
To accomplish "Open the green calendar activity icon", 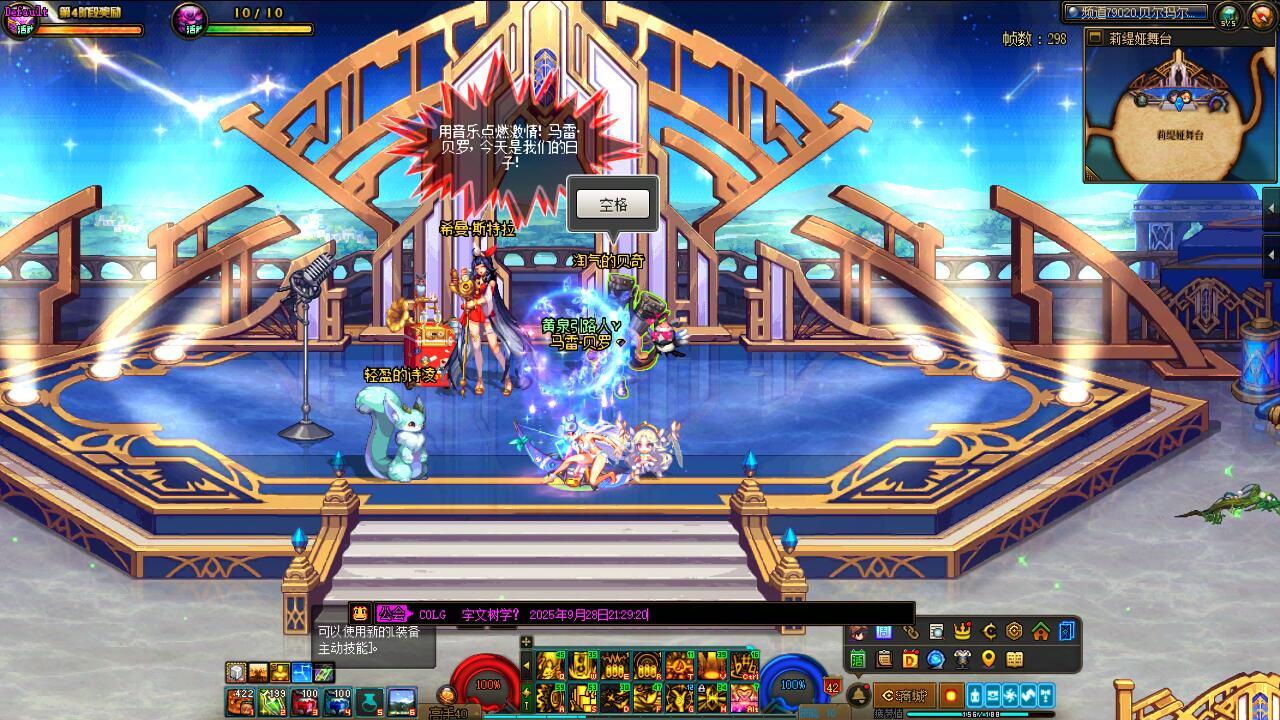I will click(x=857, y=659).
